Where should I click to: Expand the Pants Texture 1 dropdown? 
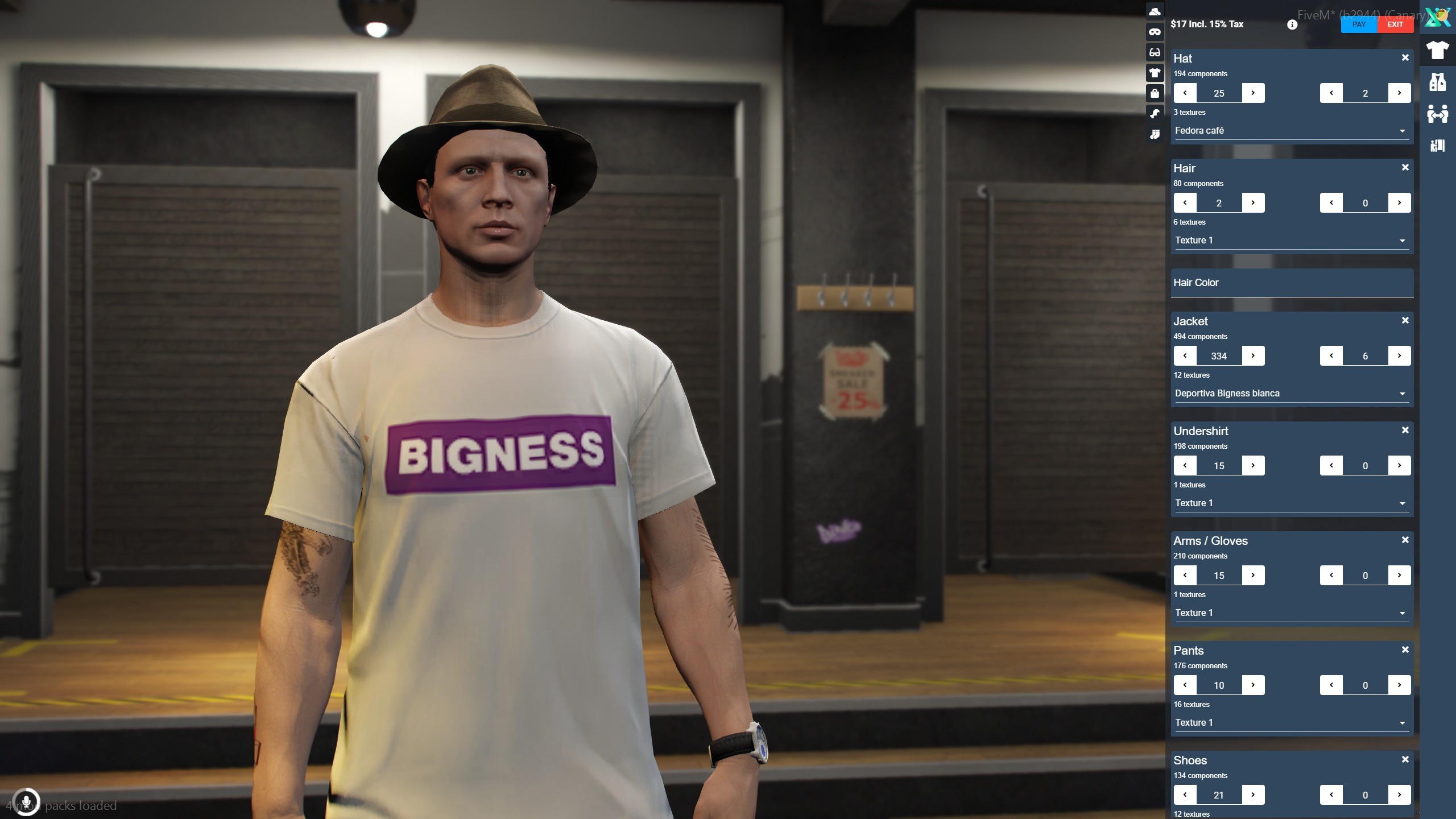(x=1291, y=722)
